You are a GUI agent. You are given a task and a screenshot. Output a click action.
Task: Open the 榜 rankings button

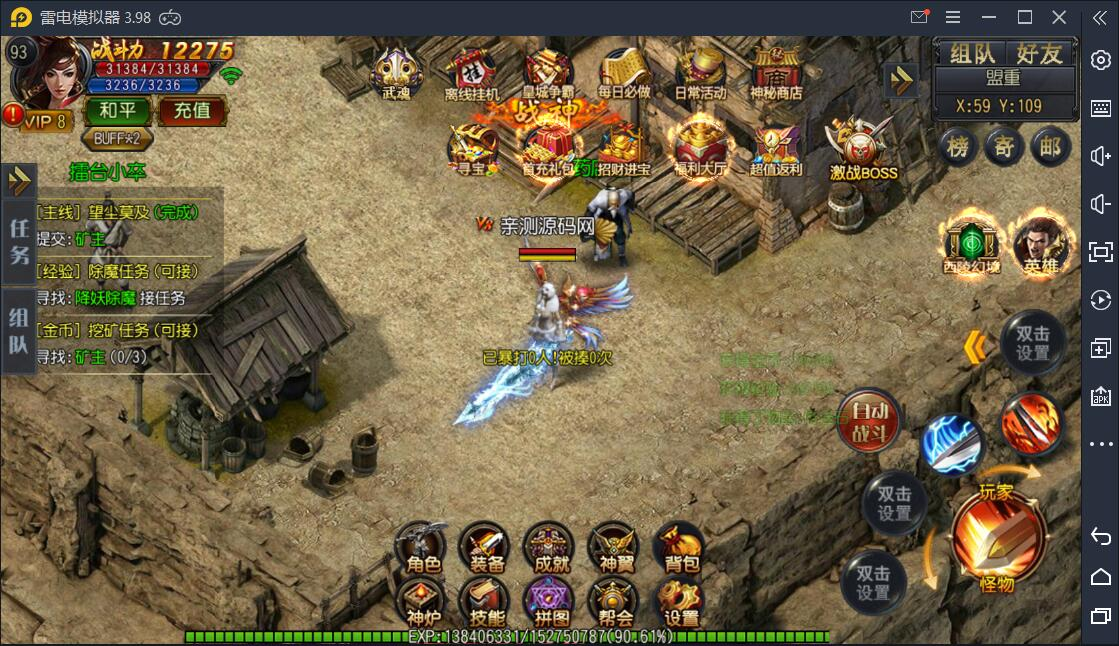pos(958,148)
